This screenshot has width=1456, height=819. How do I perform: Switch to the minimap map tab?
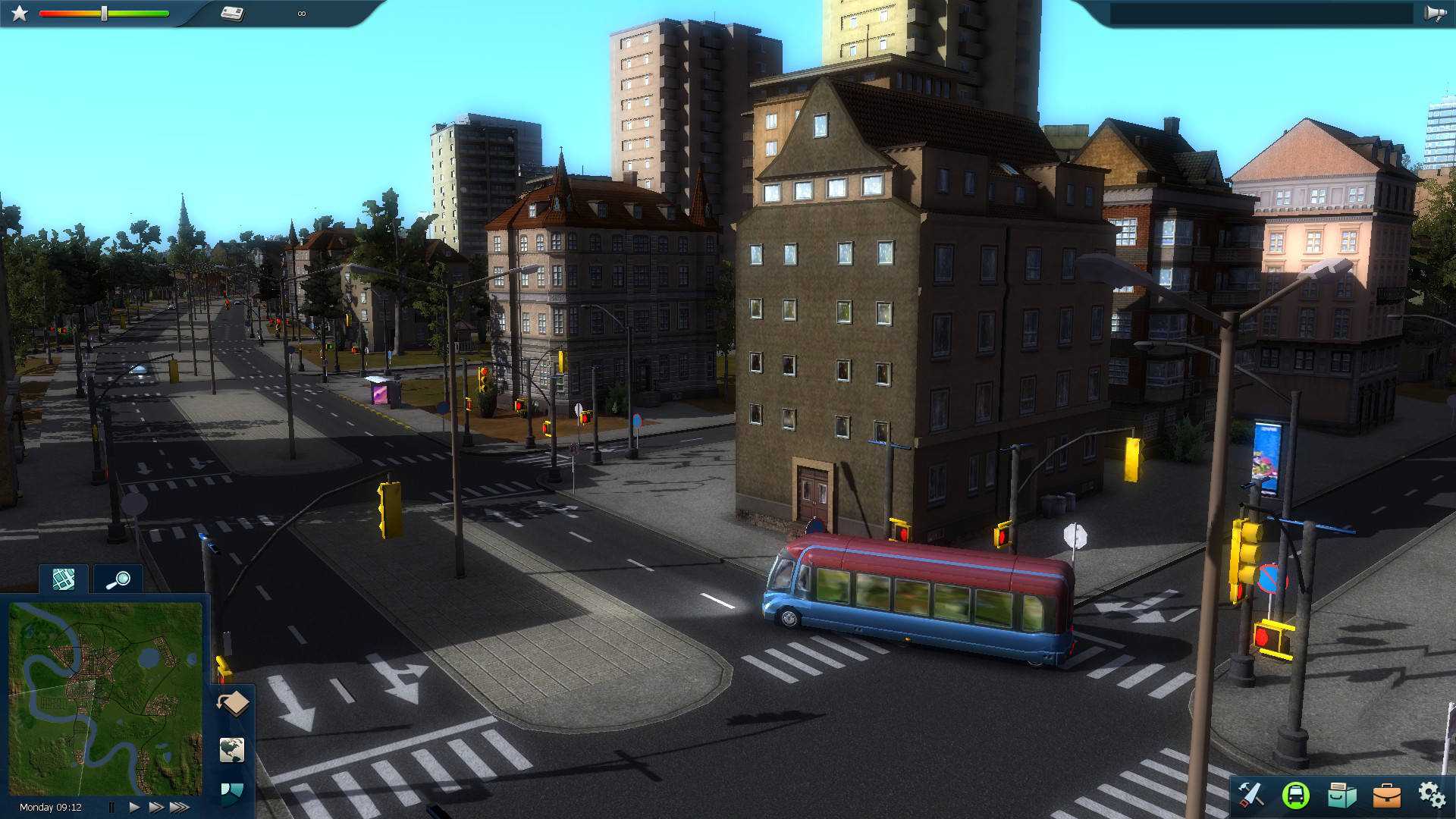63,578
